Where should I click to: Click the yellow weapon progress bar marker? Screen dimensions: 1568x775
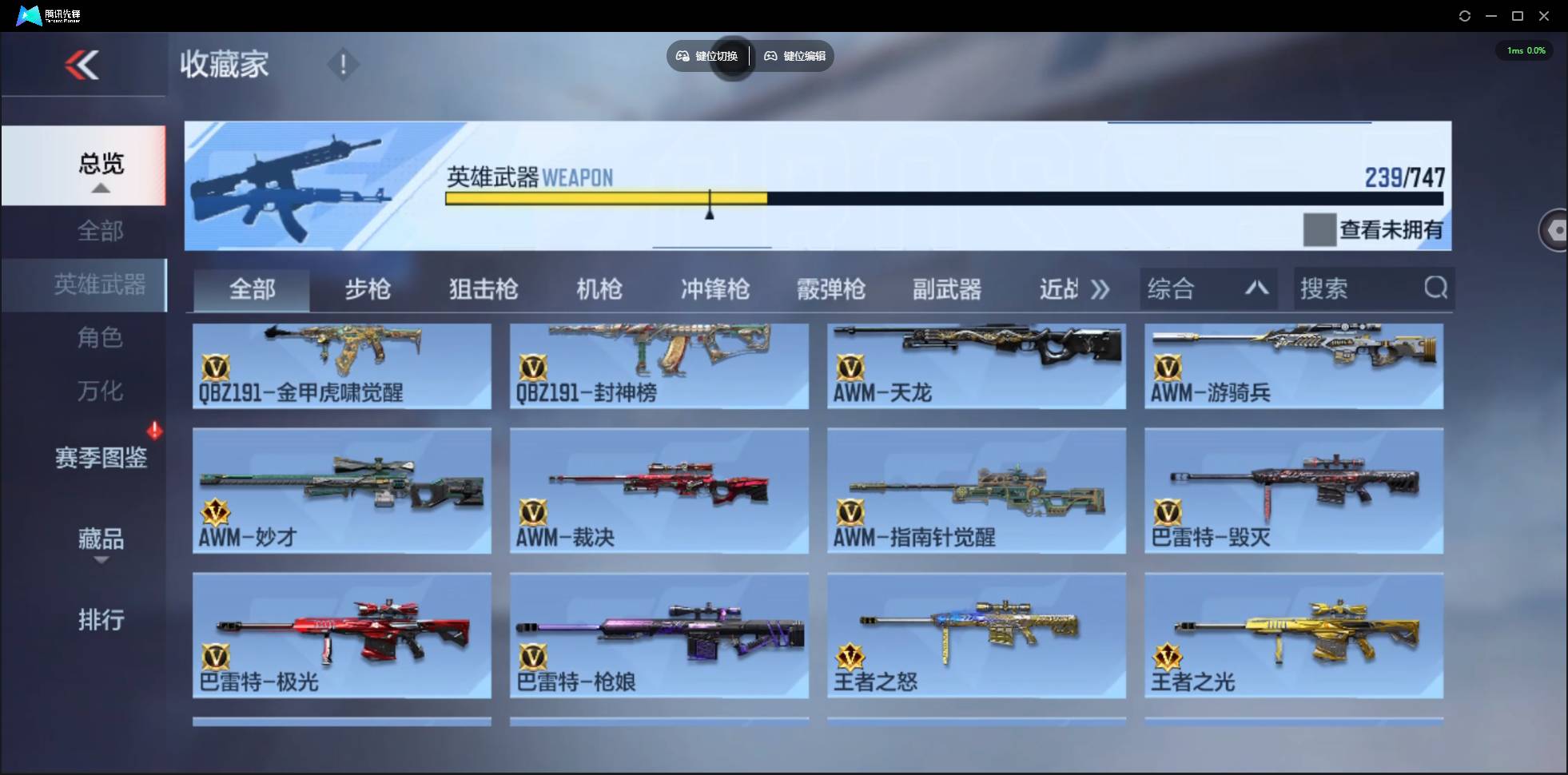(x=710, y=201)
